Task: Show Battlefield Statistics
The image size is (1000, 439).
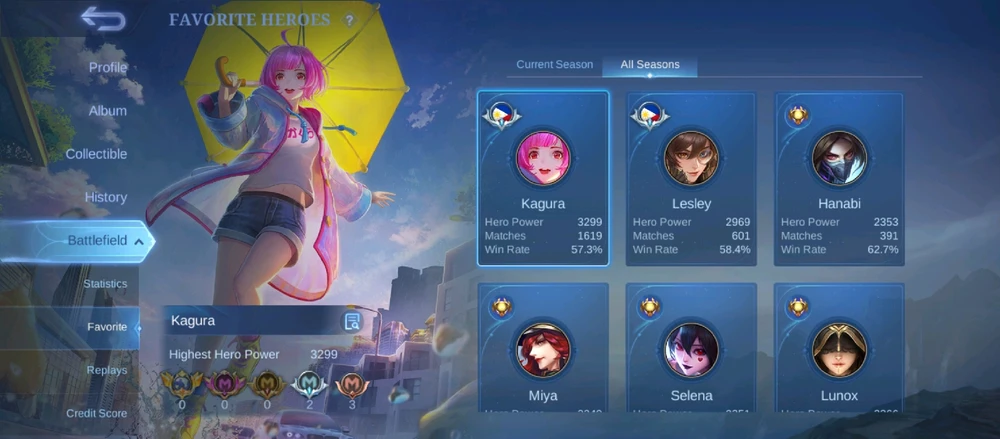Action: click(105, 284)
